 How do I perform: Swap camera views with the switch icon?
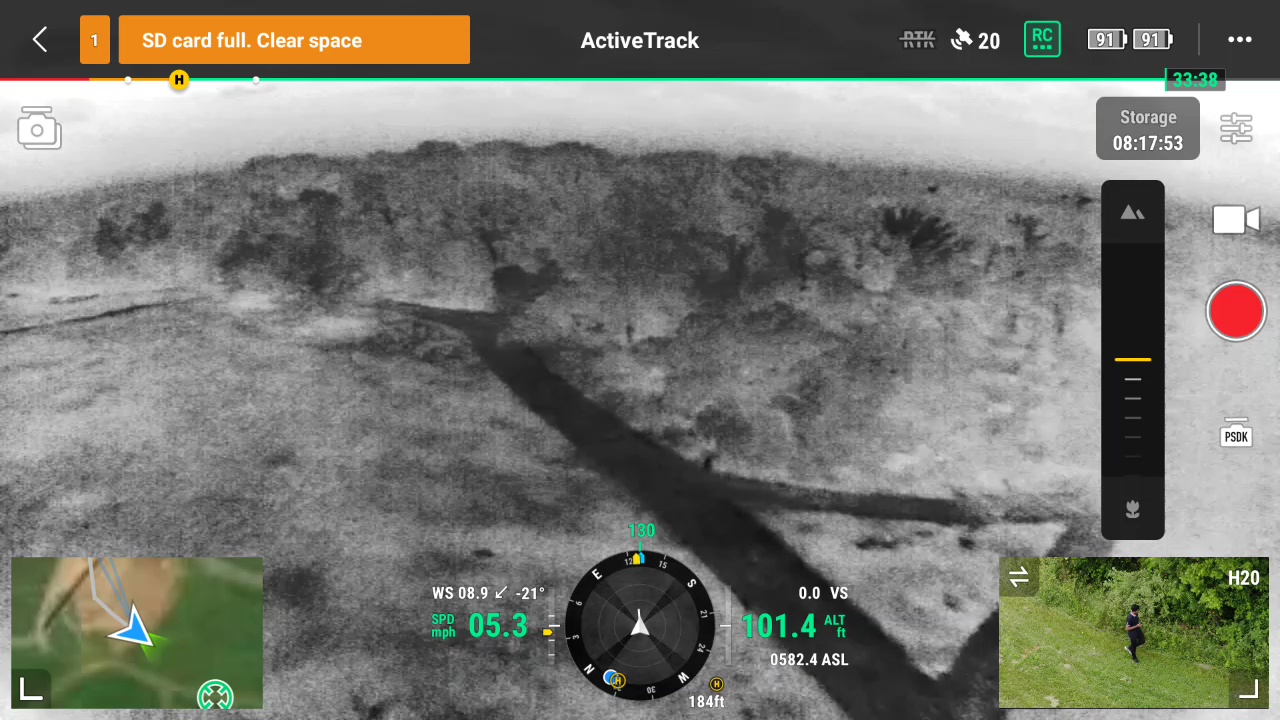tap(1019, 577)
